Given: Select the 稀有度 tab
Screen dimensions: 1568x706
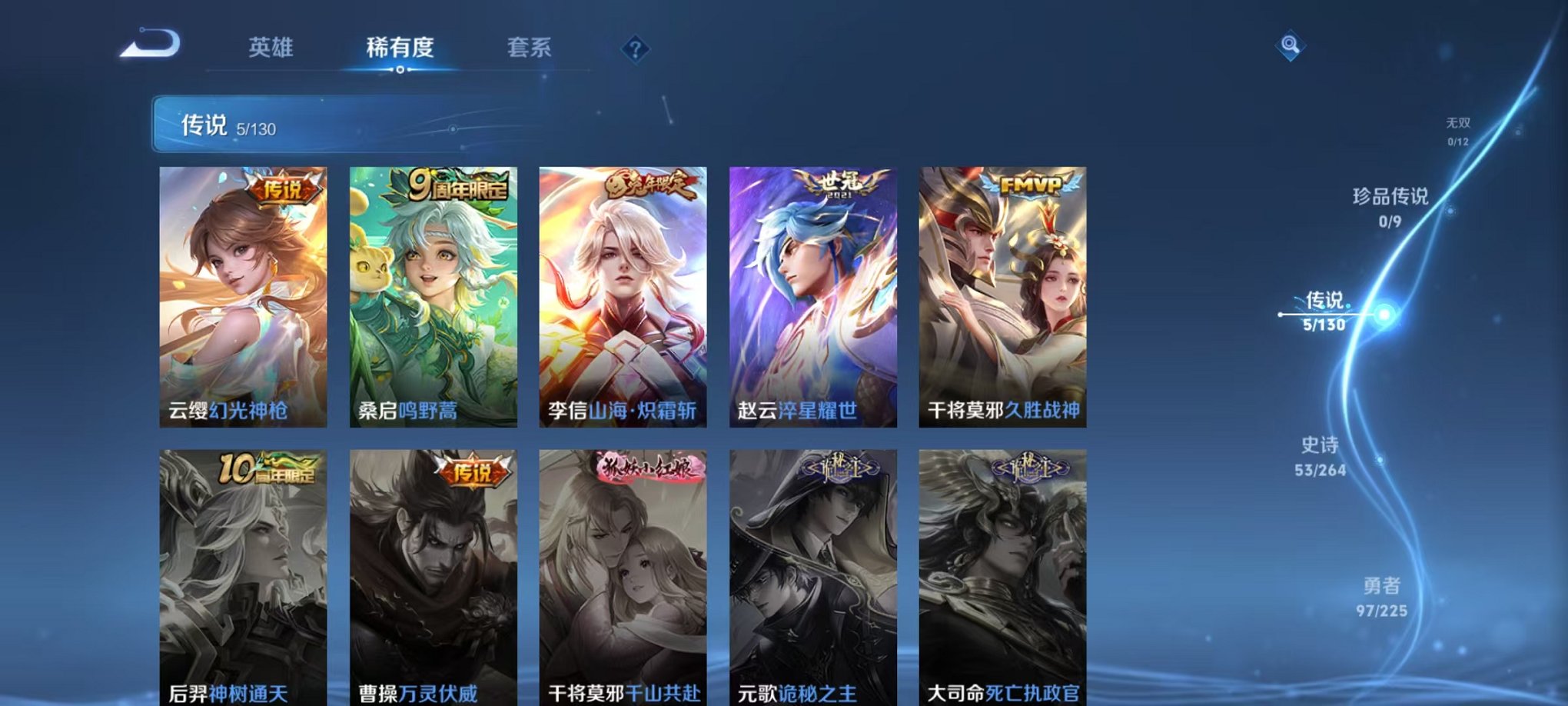Looking at the screenshot, I should click(400, 48).
